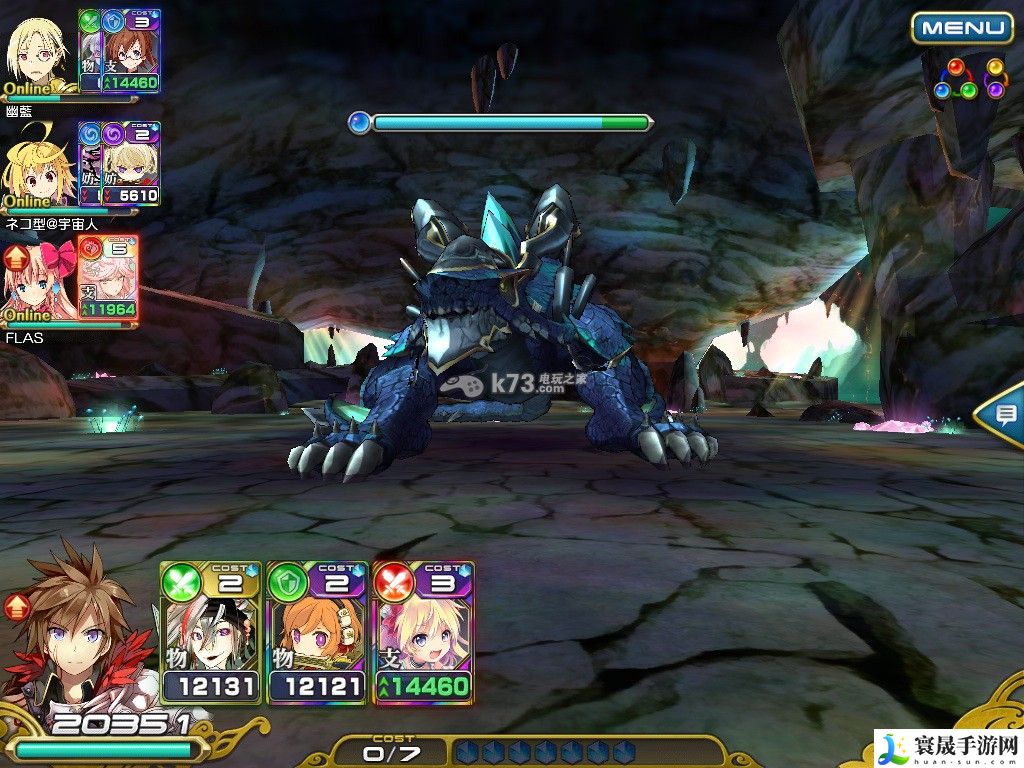View ally 幽藍's blonde portrait

point(40,52)
